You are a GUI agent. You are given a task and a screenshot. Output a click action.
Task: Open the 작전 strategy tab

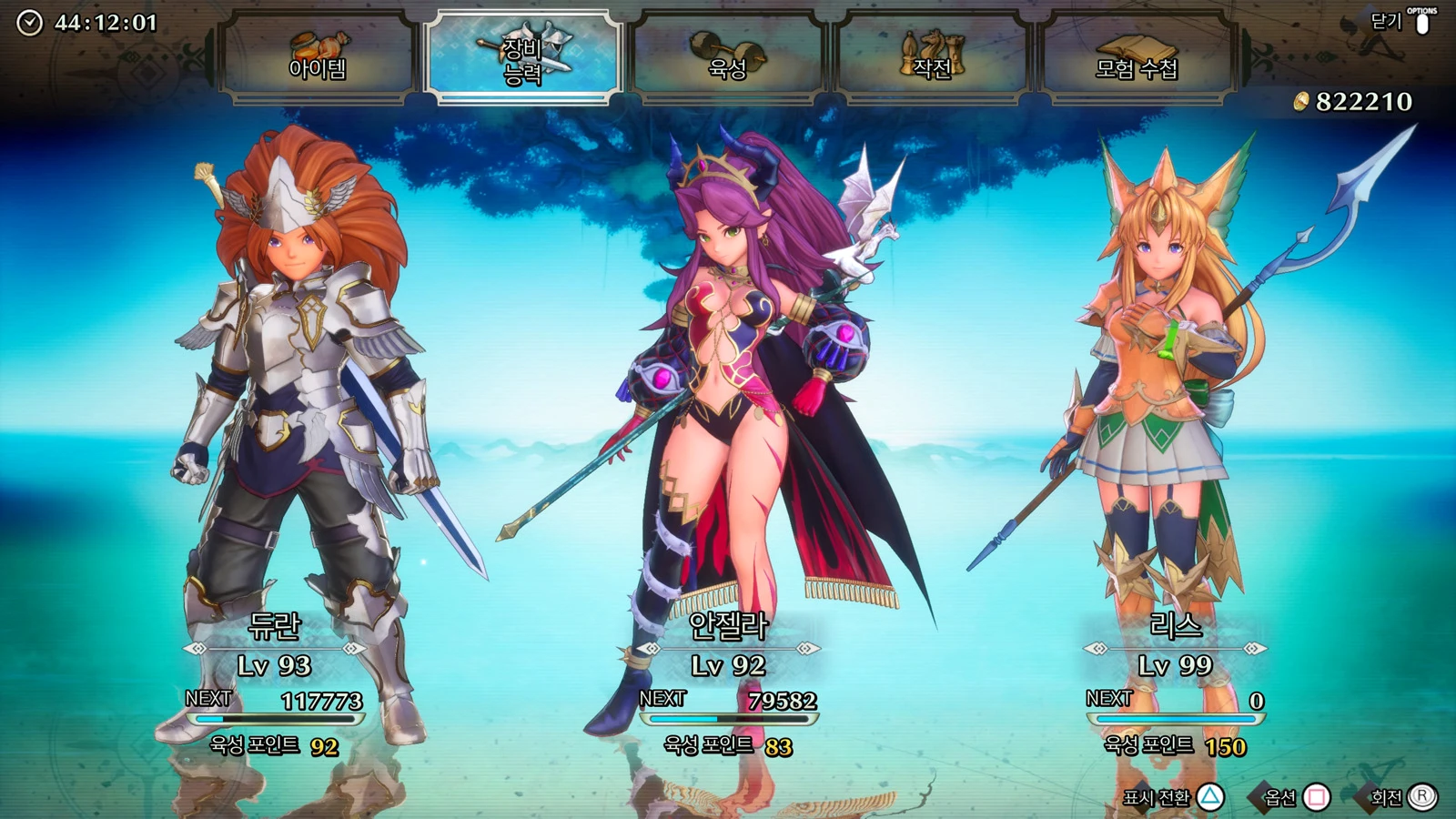(x=932, y=56)
